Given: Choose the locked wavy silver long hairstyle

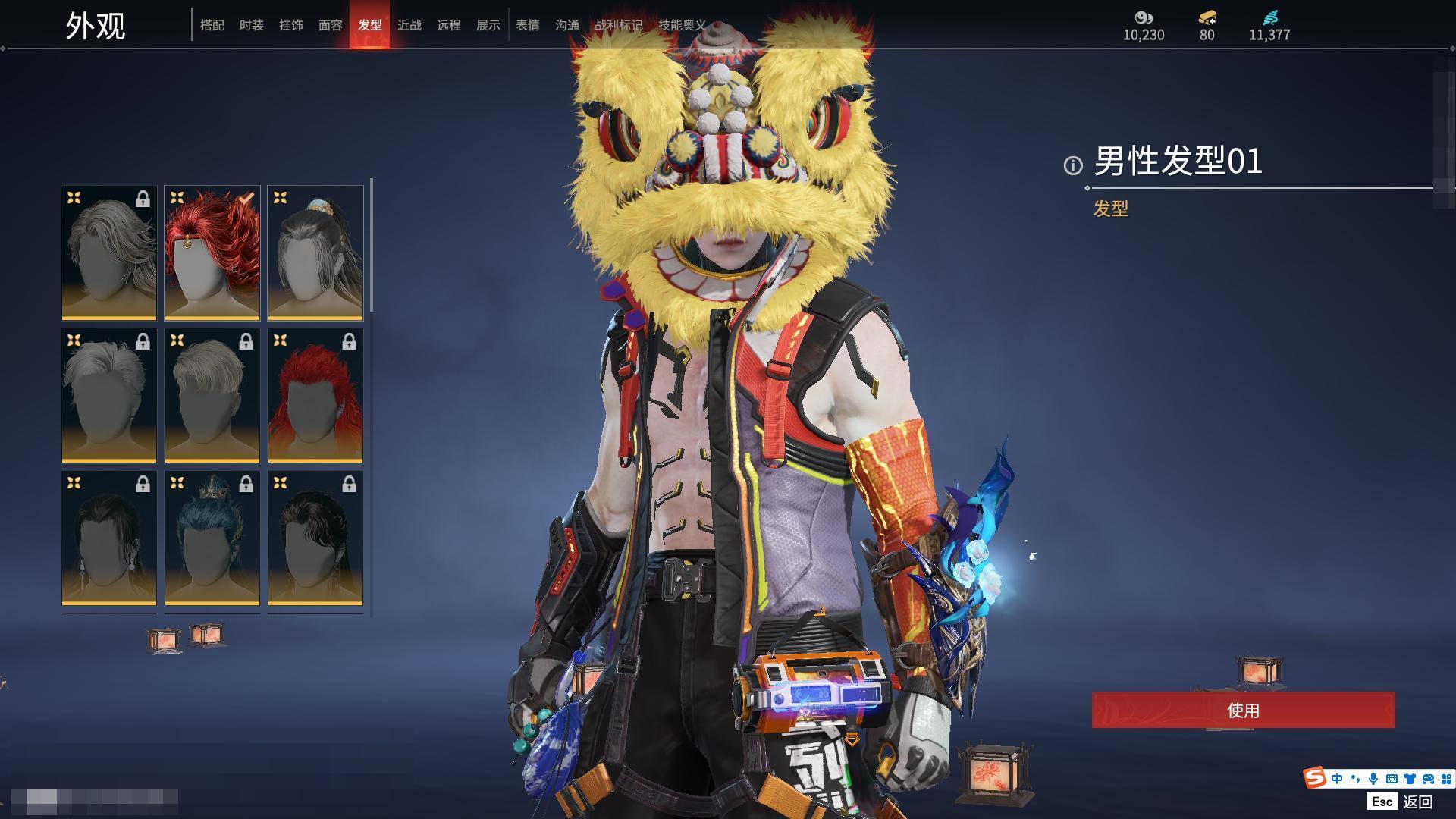Looking at the screenshot, I should coord(109,253).
